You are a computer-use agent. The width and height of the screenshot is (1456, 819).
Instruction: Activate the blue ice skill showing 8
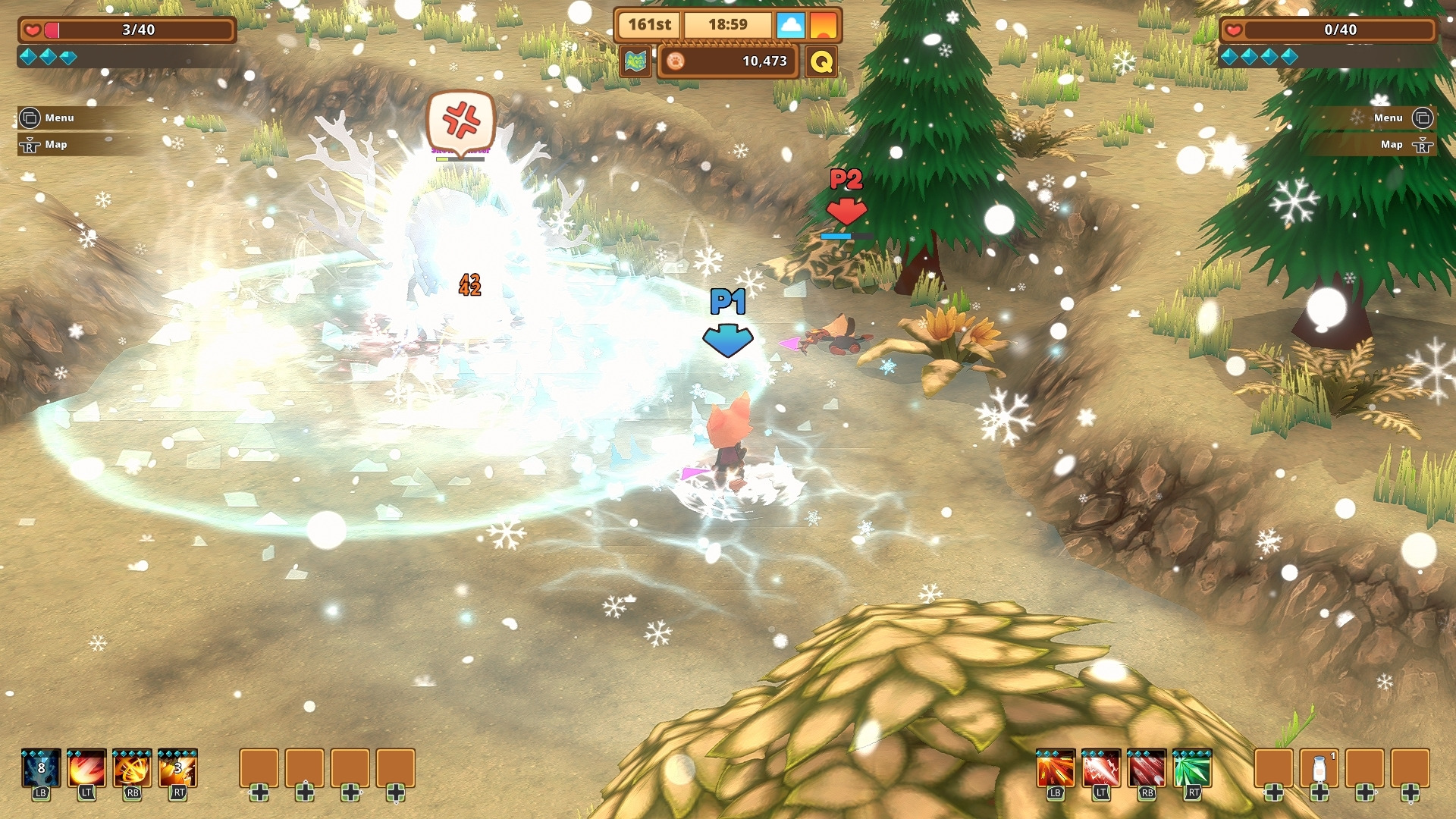pyautogui.click(x=41, y=770)
